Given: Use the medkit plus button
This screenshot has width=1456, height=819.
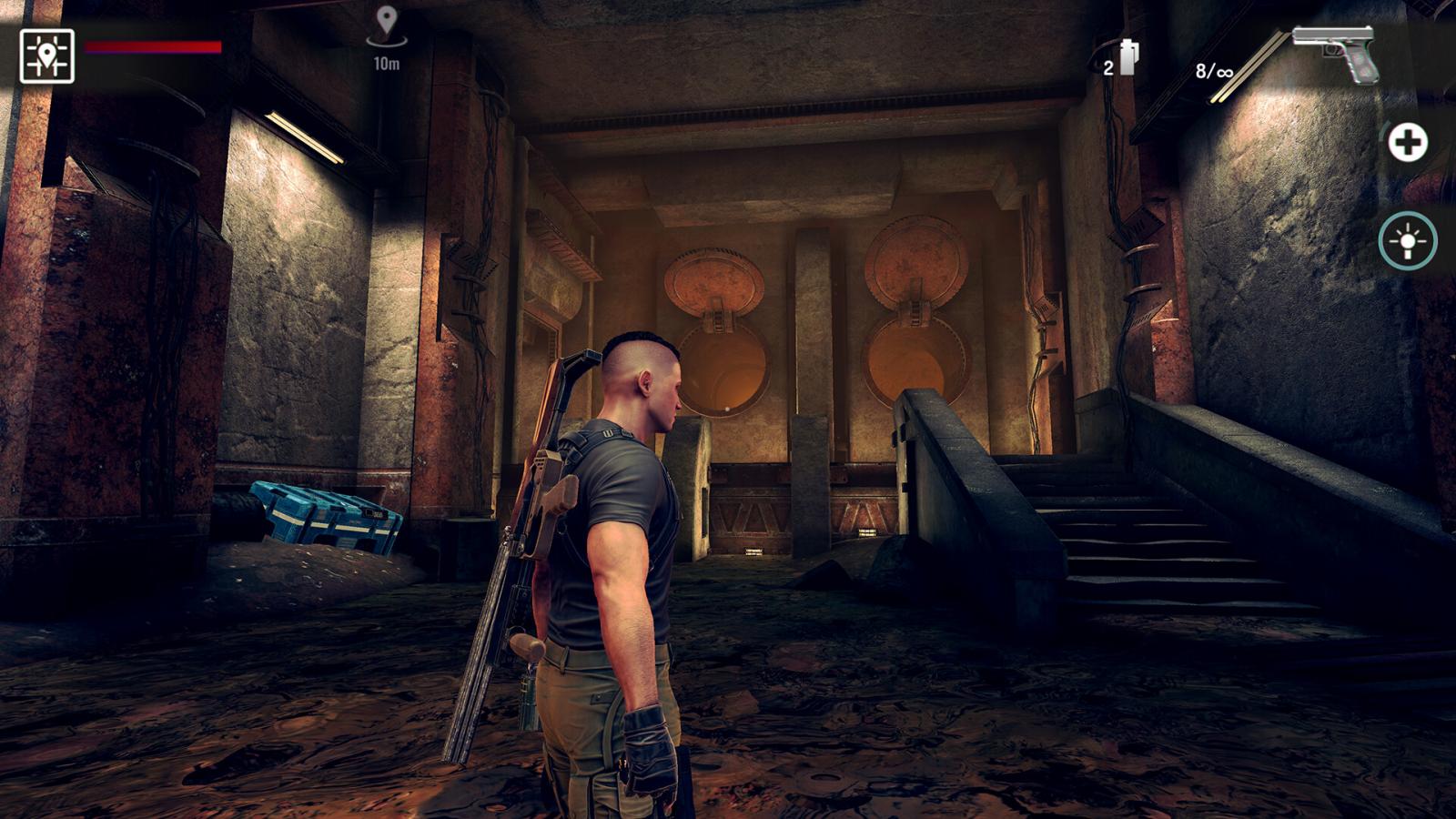Looking at the screenshot, I should click(1407, 143).
